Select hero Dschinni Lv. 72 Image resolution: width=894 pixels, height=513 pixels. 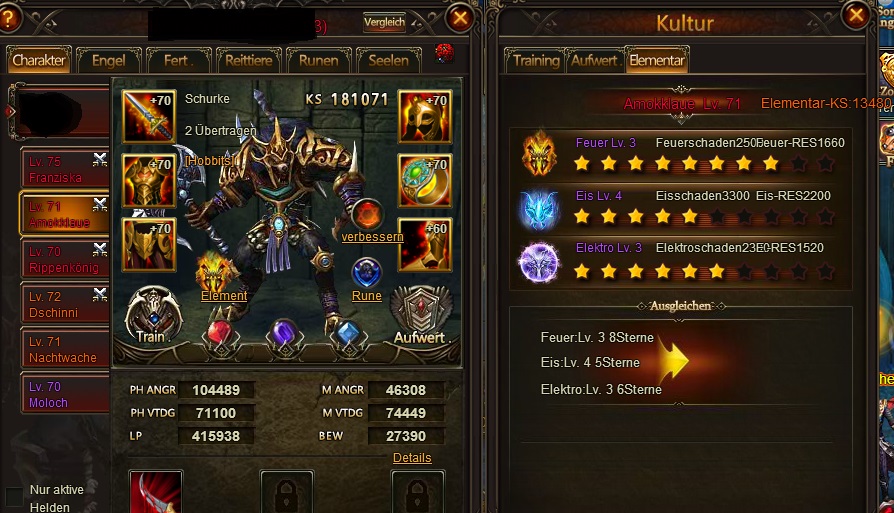tap(64, 304)
